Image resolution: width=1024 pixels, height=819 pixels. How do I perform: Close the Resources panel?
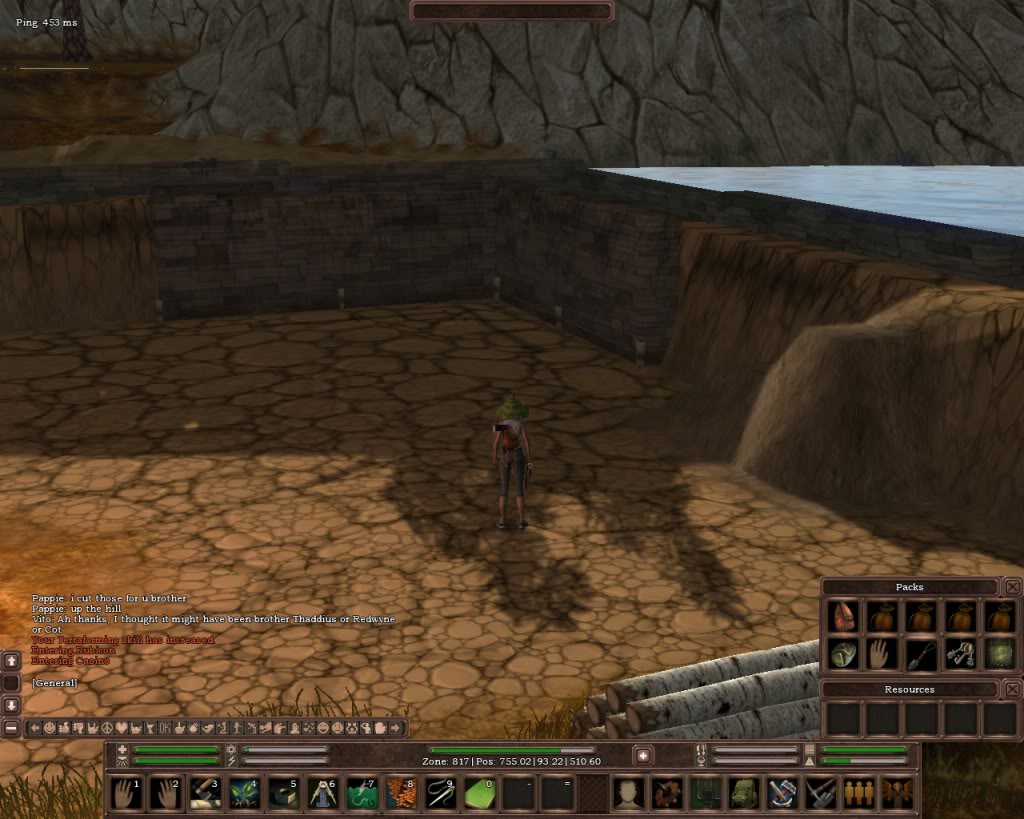click(x=1012, y=689)
